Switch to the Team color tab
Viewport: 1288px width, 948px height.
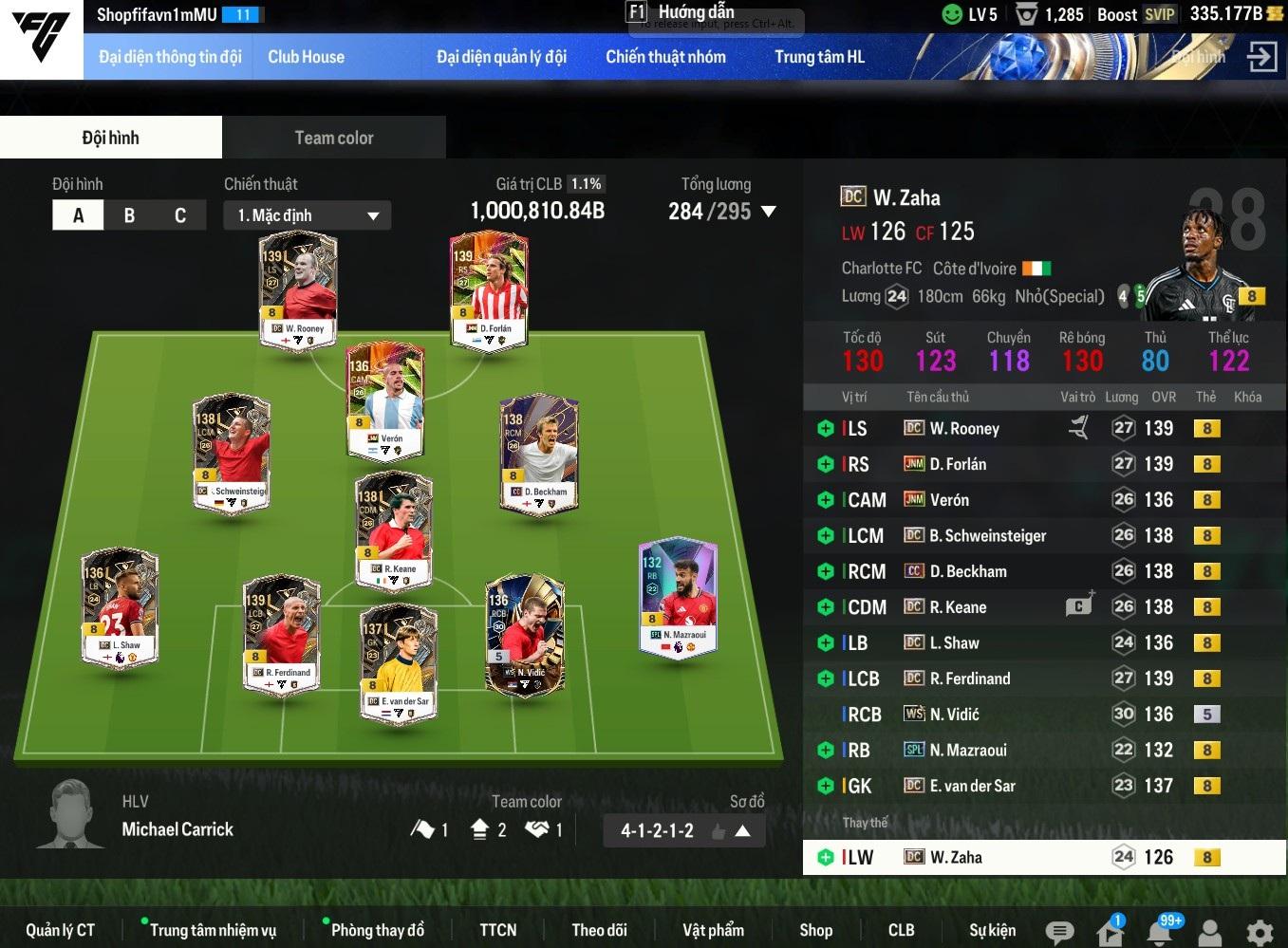tap(333, 138)
